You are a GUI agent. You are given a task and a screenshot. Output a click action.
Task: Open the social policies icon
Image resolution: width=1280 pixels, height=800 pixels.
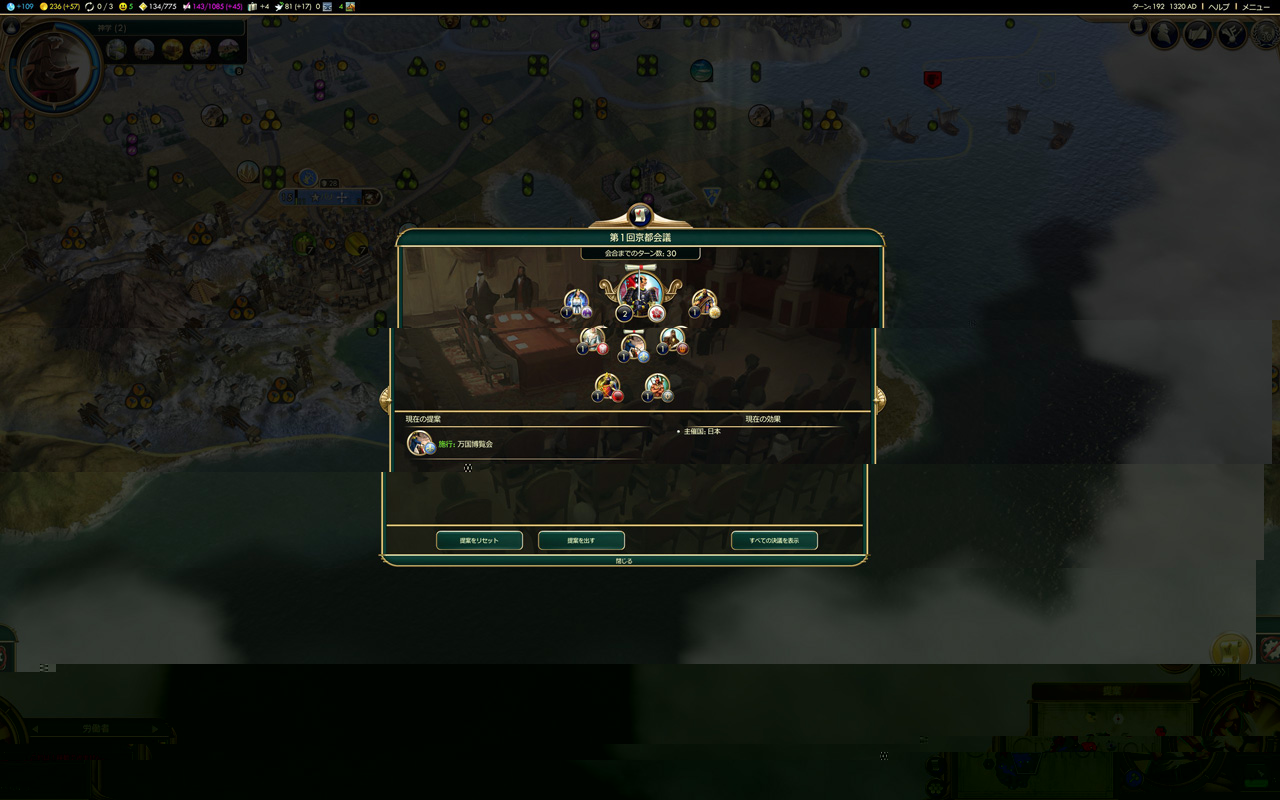coord(1198,35)
